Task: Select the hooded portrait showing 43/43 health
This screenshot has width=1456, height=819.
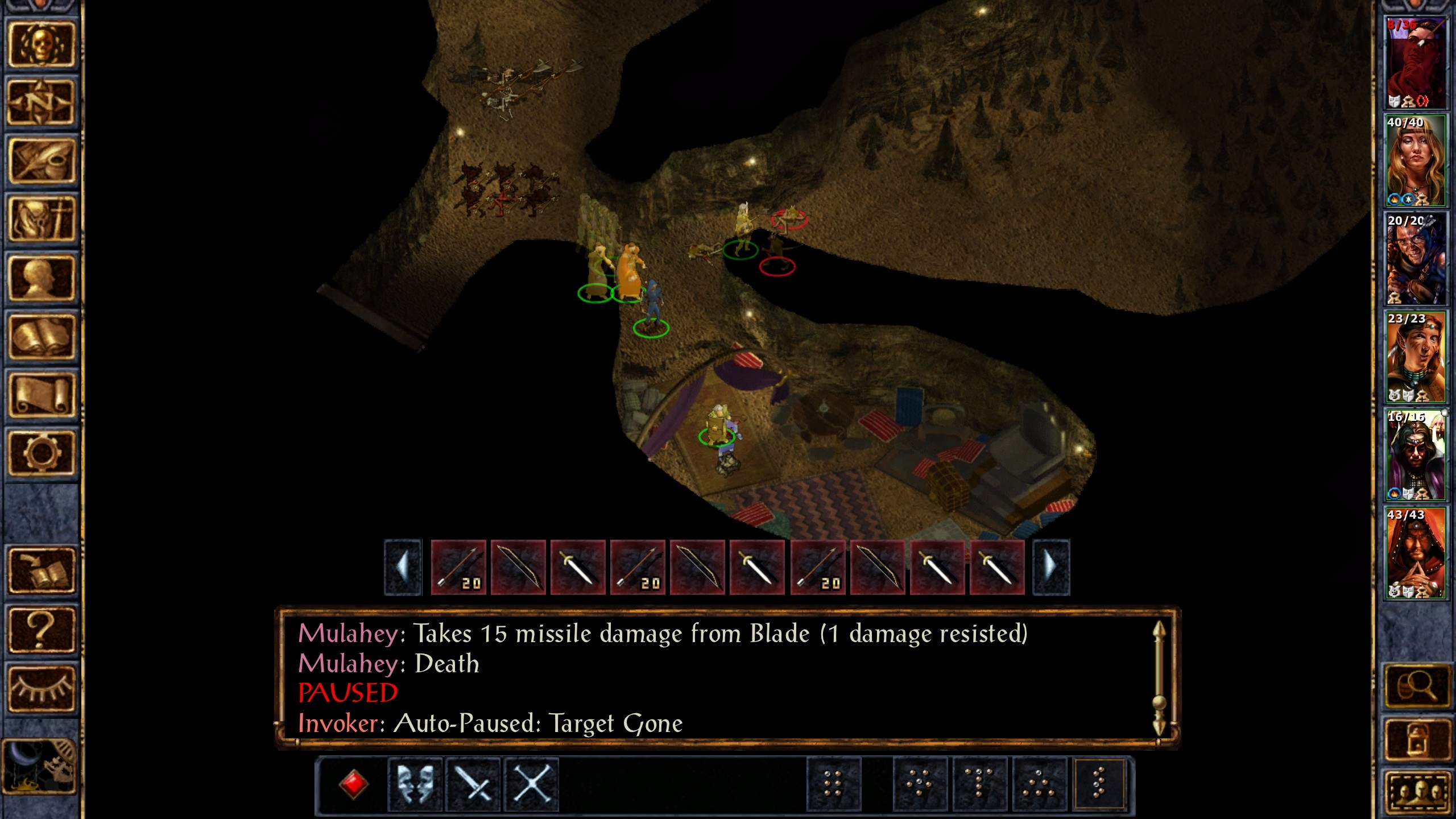Action: (x=1416, y=553)
